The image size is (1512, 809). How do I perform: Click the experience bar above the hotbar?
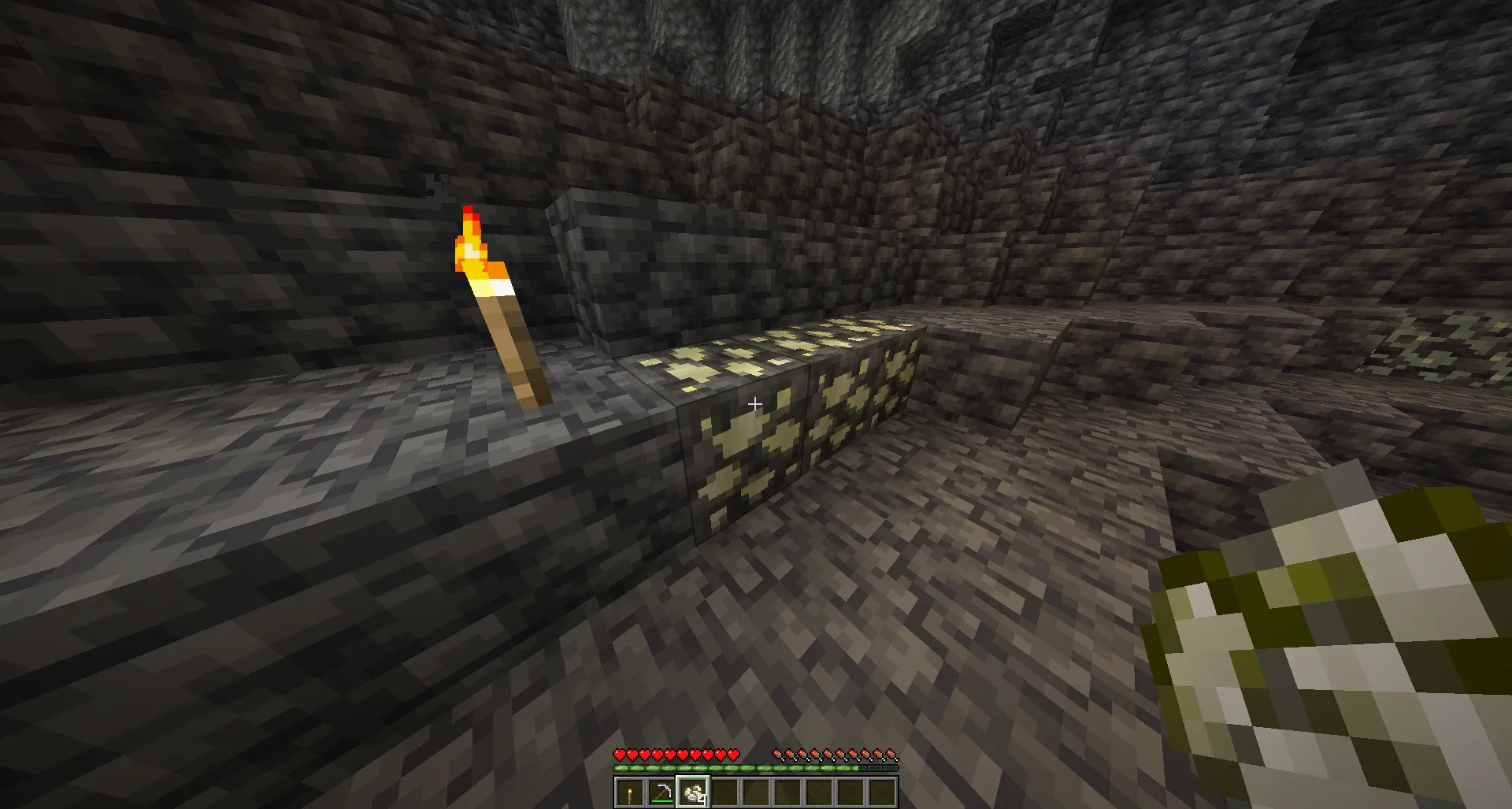point(756,768)
